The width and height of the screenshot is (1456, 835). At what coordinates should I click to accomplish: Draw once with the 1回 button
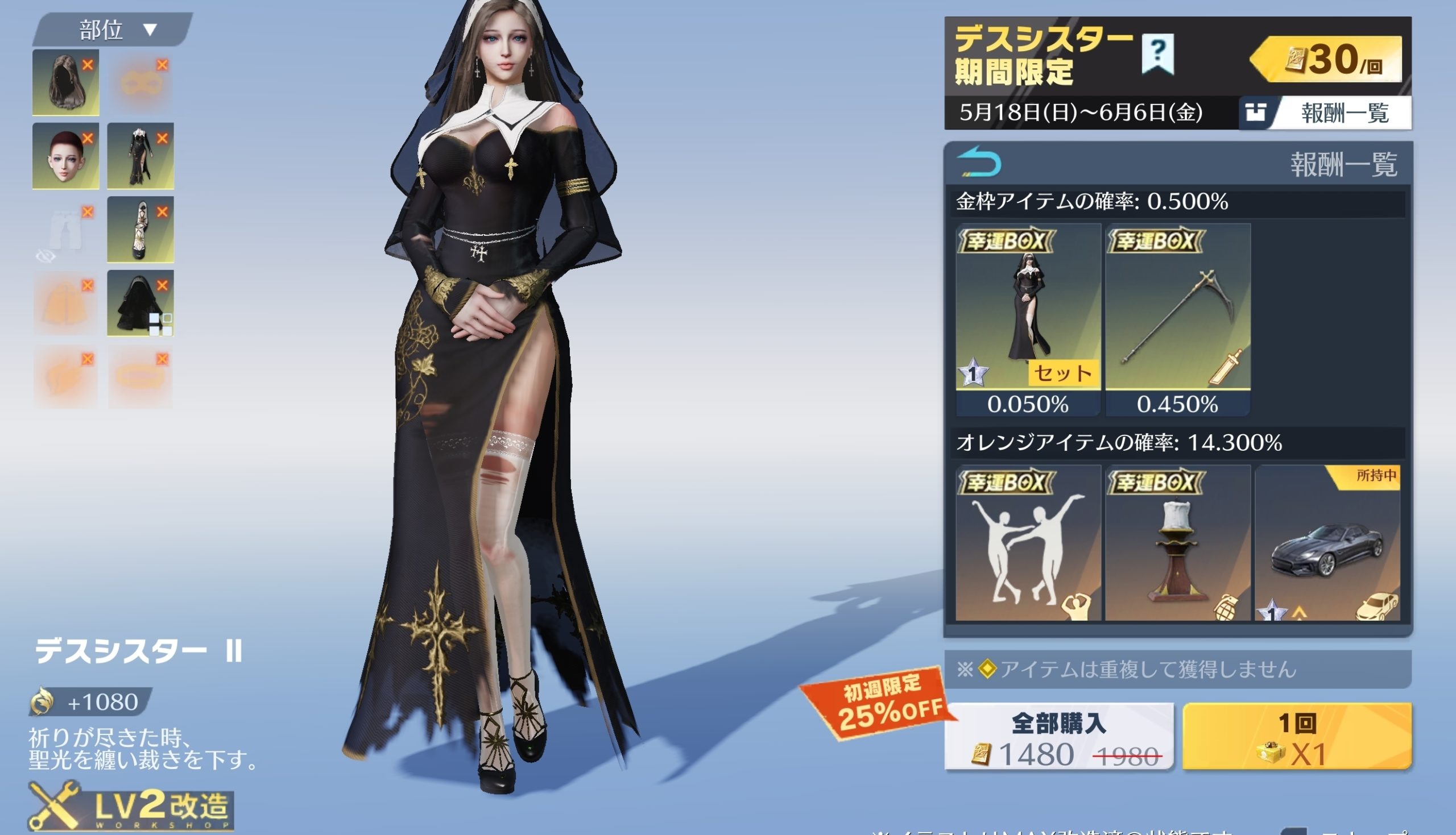click(1297, 737)
